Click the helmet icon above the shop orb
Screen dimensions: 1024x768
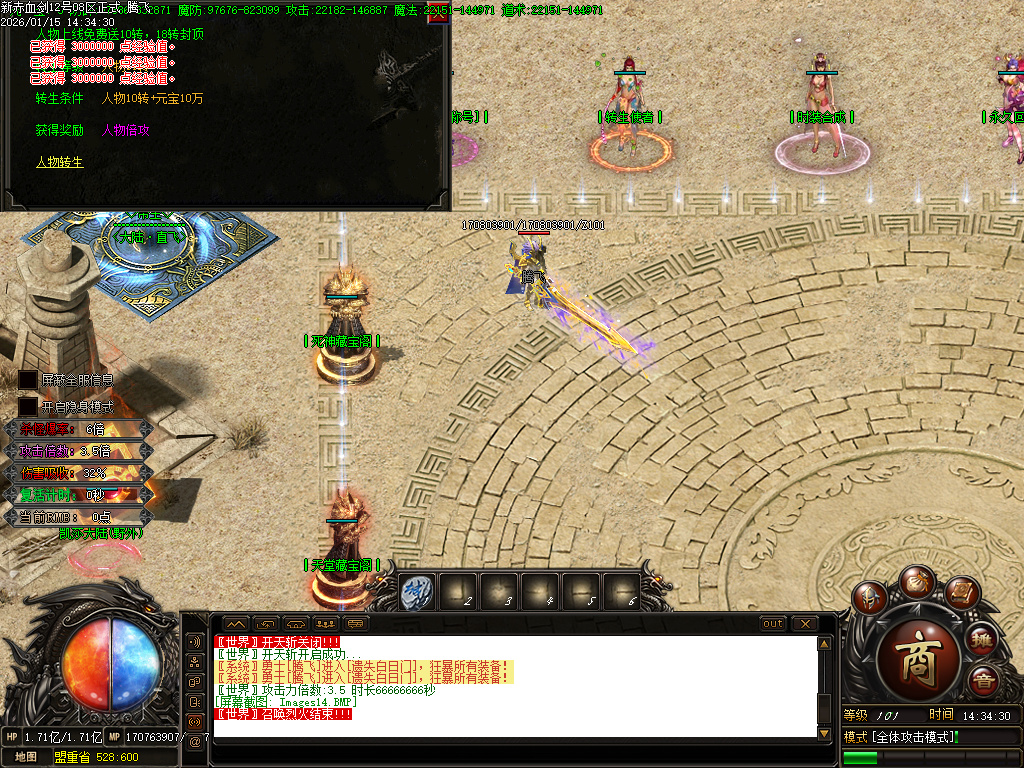tap(872, 597)
